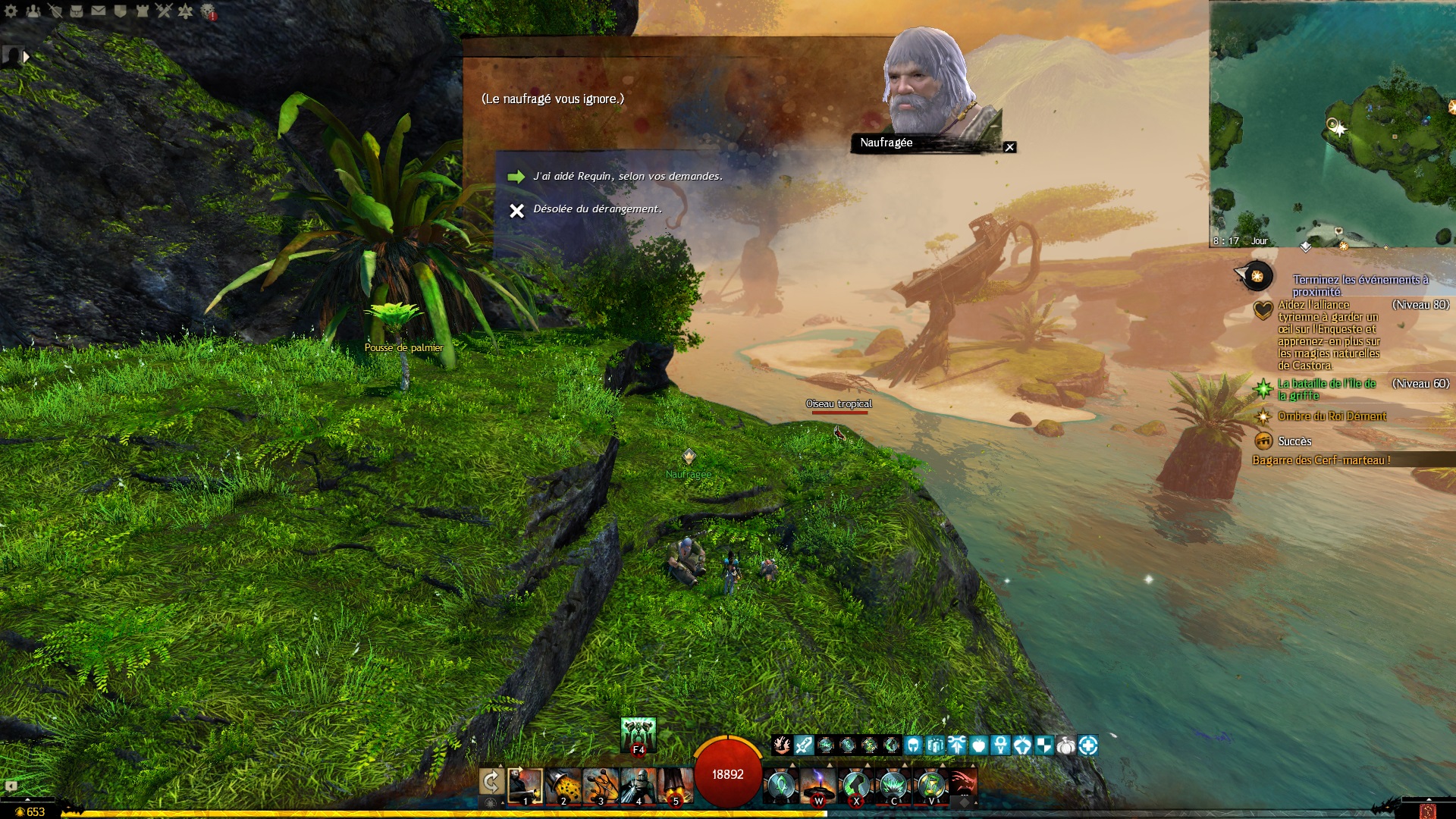Open the mail envelope icon
Viewport: 1456px width, 819px height.
pyautogui.click(x=99, y=11)
